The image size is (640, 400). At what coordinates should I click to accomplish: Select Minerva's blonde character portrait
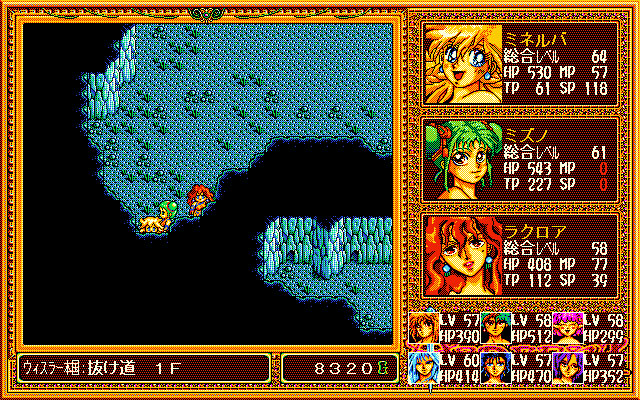point(459,62)
